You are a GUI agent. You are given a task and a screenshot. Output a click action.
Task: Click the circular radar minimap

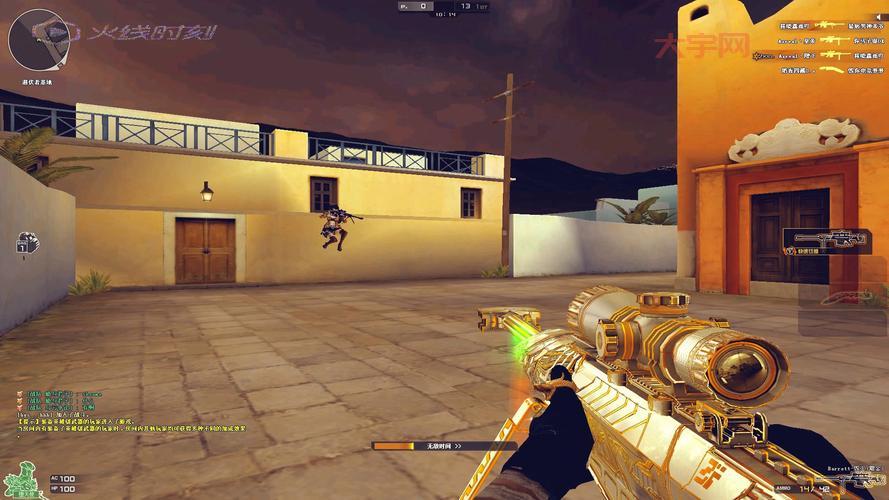[x=37, y=39]
